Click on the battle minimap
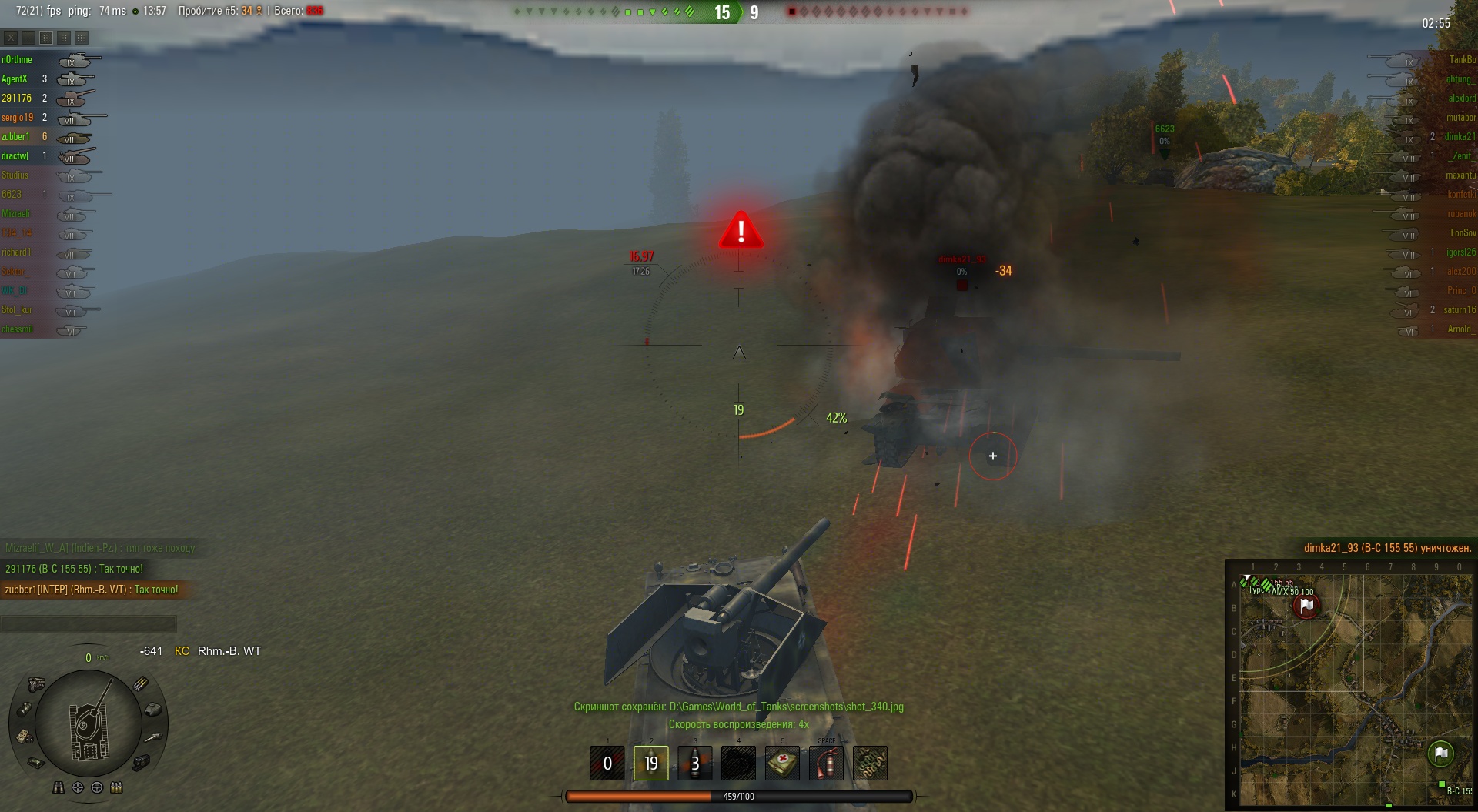This screenshot has height=812, width=1478. (x=1350, y=685)
